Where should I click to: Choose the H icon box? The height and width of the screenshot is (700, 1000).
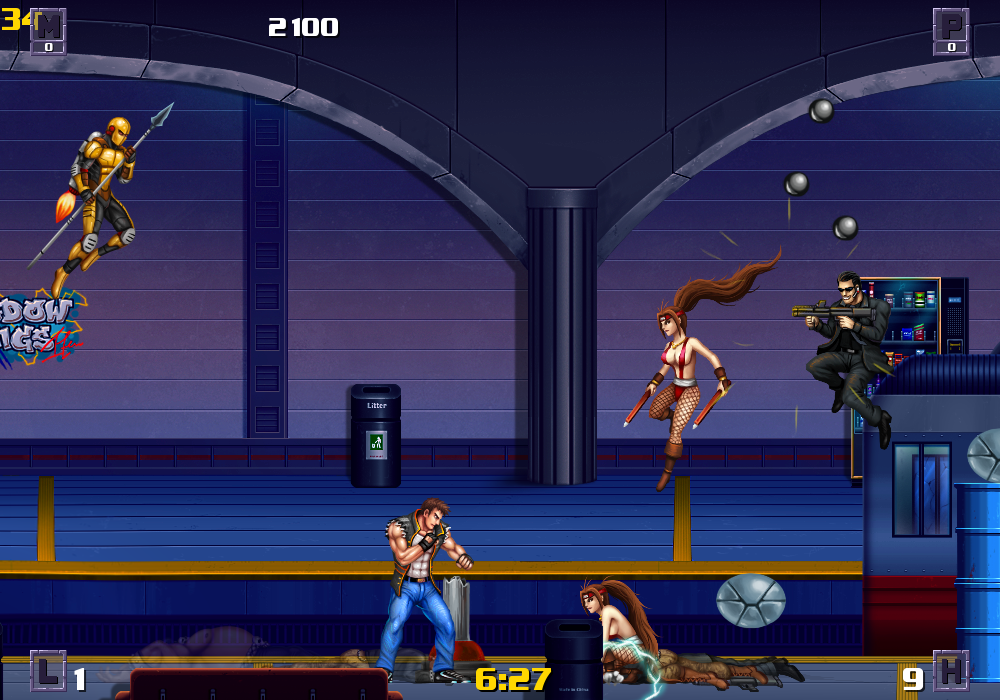(951, 671)
